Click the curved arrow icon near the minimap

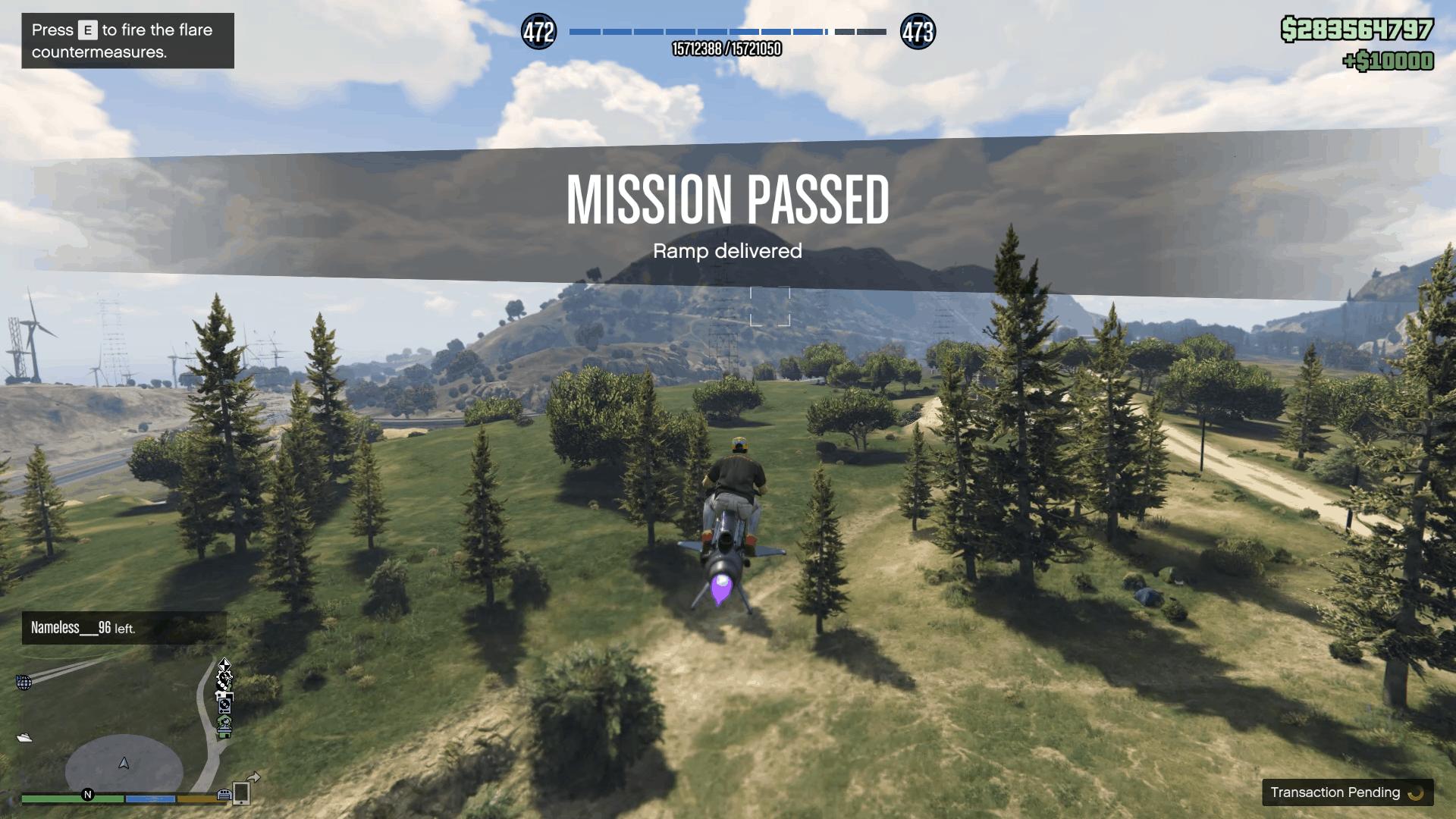[253, 777]
